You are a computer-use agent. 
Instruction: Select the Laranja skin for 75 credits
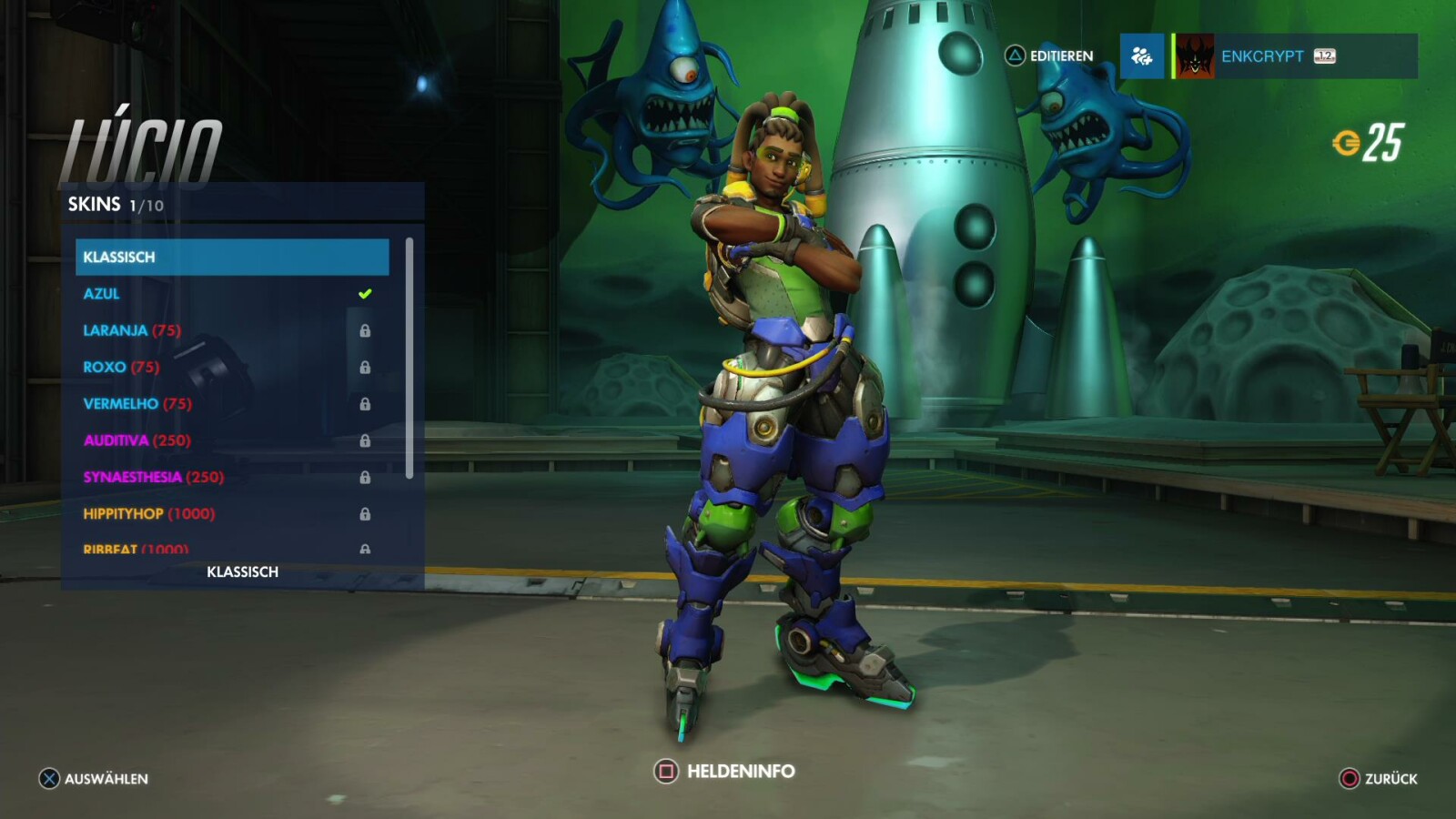[232, 330]
